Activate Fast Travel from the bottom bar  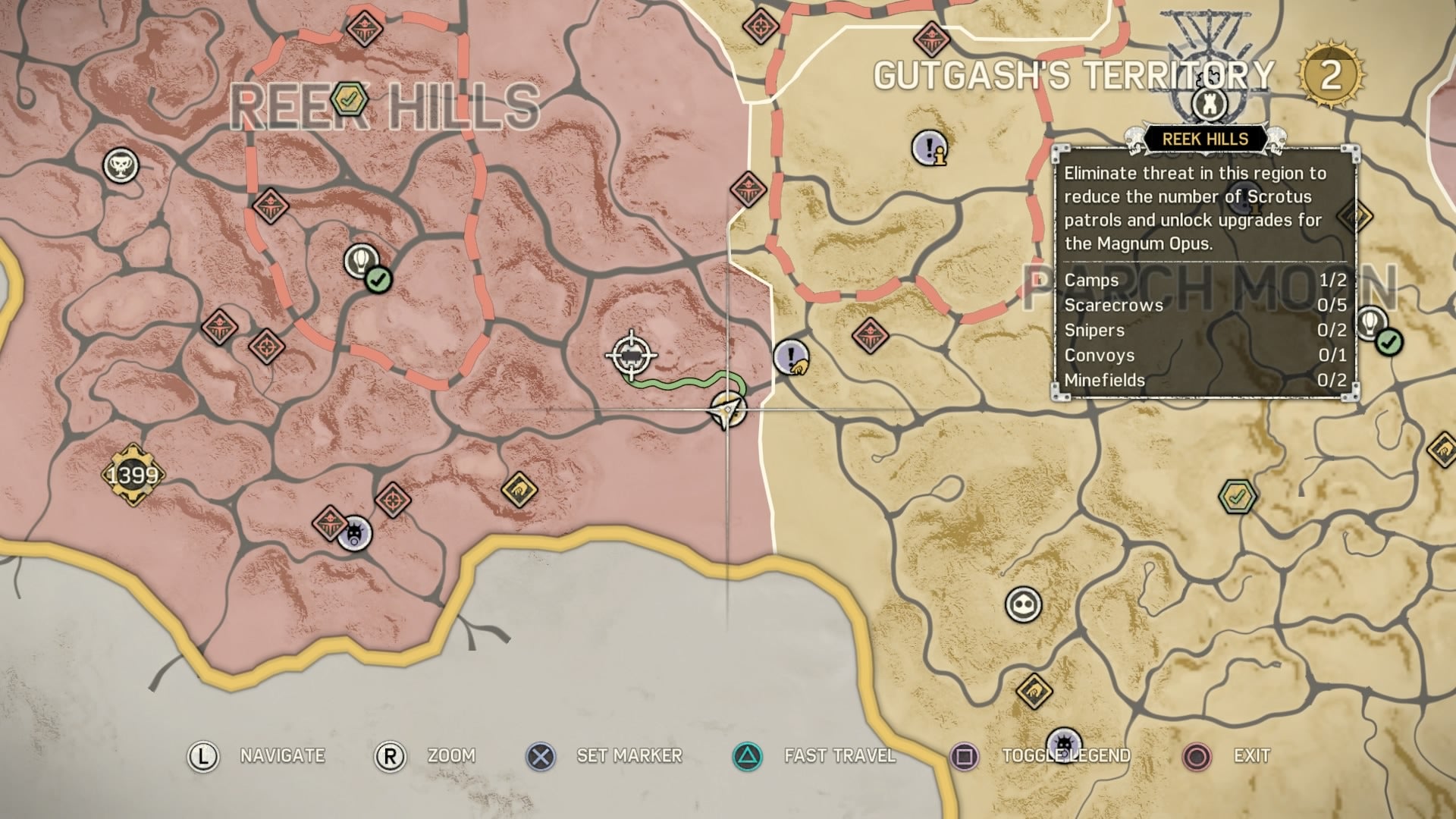(839, 755)
